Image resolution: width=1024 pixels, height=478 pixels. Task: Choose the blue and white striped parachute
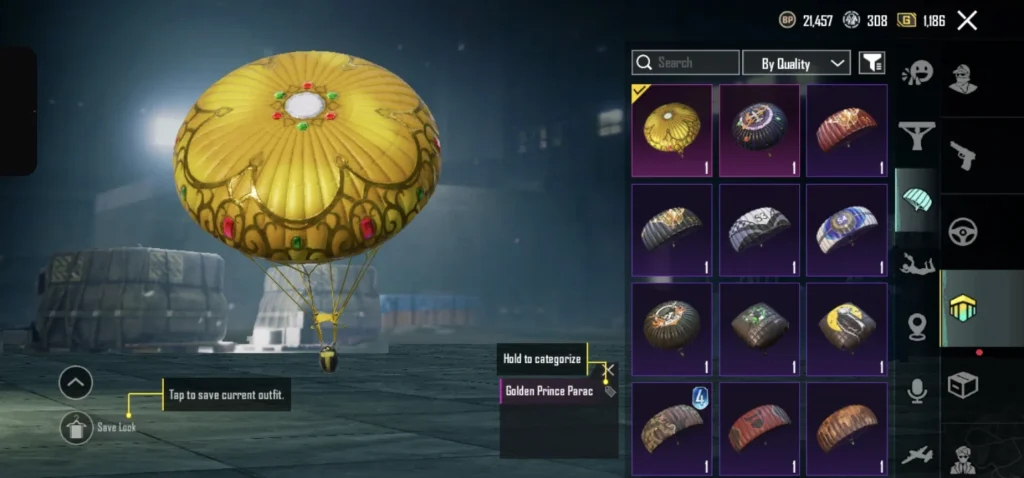pyautogui.click(x=846, y=229)
